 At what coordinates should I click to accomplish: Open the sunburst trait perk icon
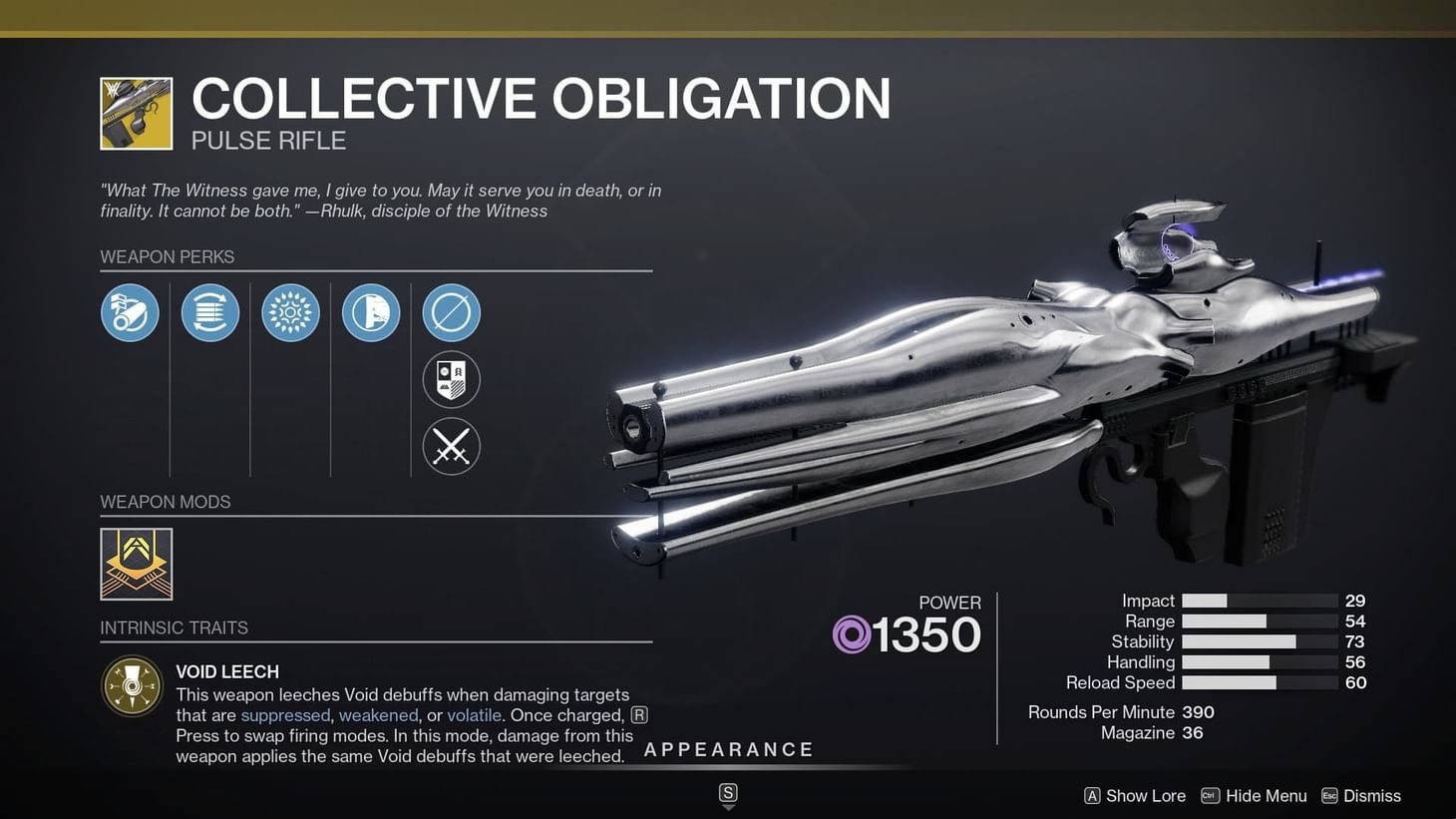click(x=290, y=312)
